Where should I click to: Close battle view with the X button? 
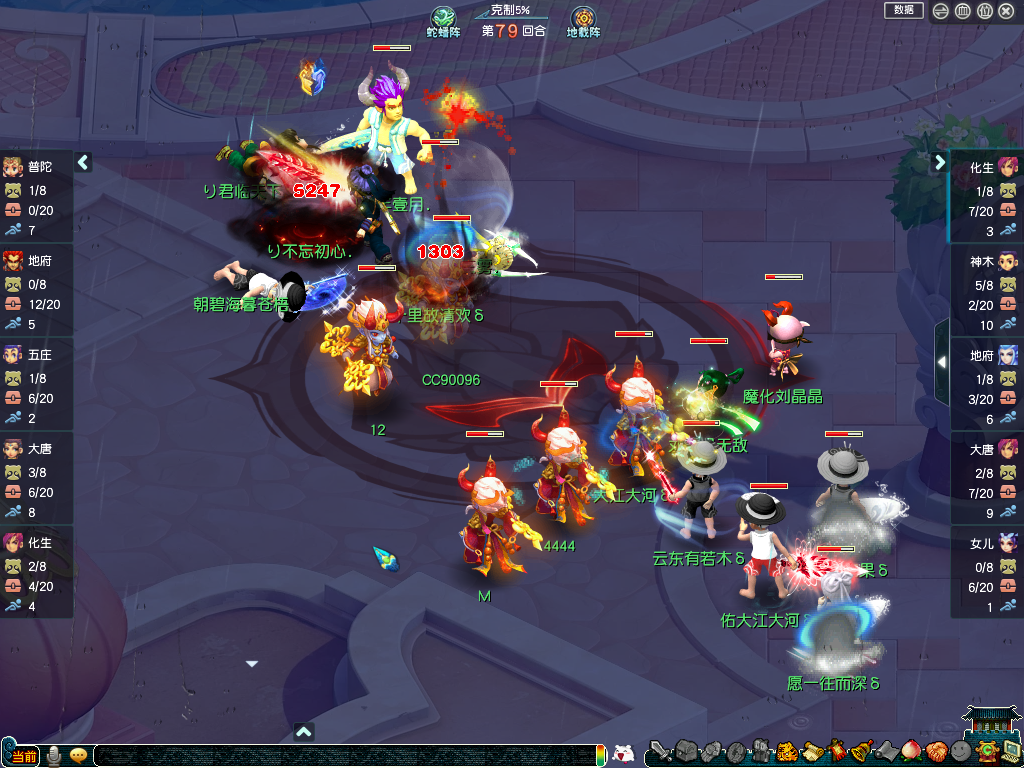click(x=1007, y=11)
